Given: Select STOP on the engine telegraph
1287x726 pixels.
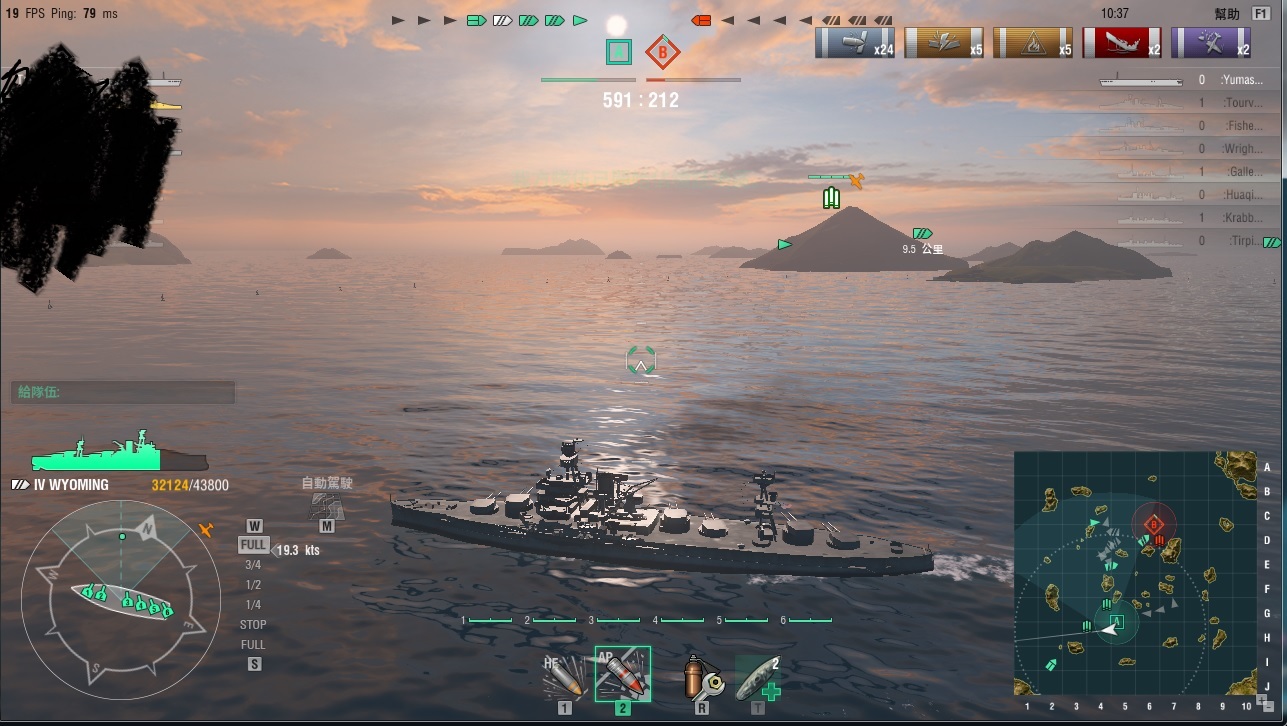Looking at the screenshot, I should pos(253,625).
